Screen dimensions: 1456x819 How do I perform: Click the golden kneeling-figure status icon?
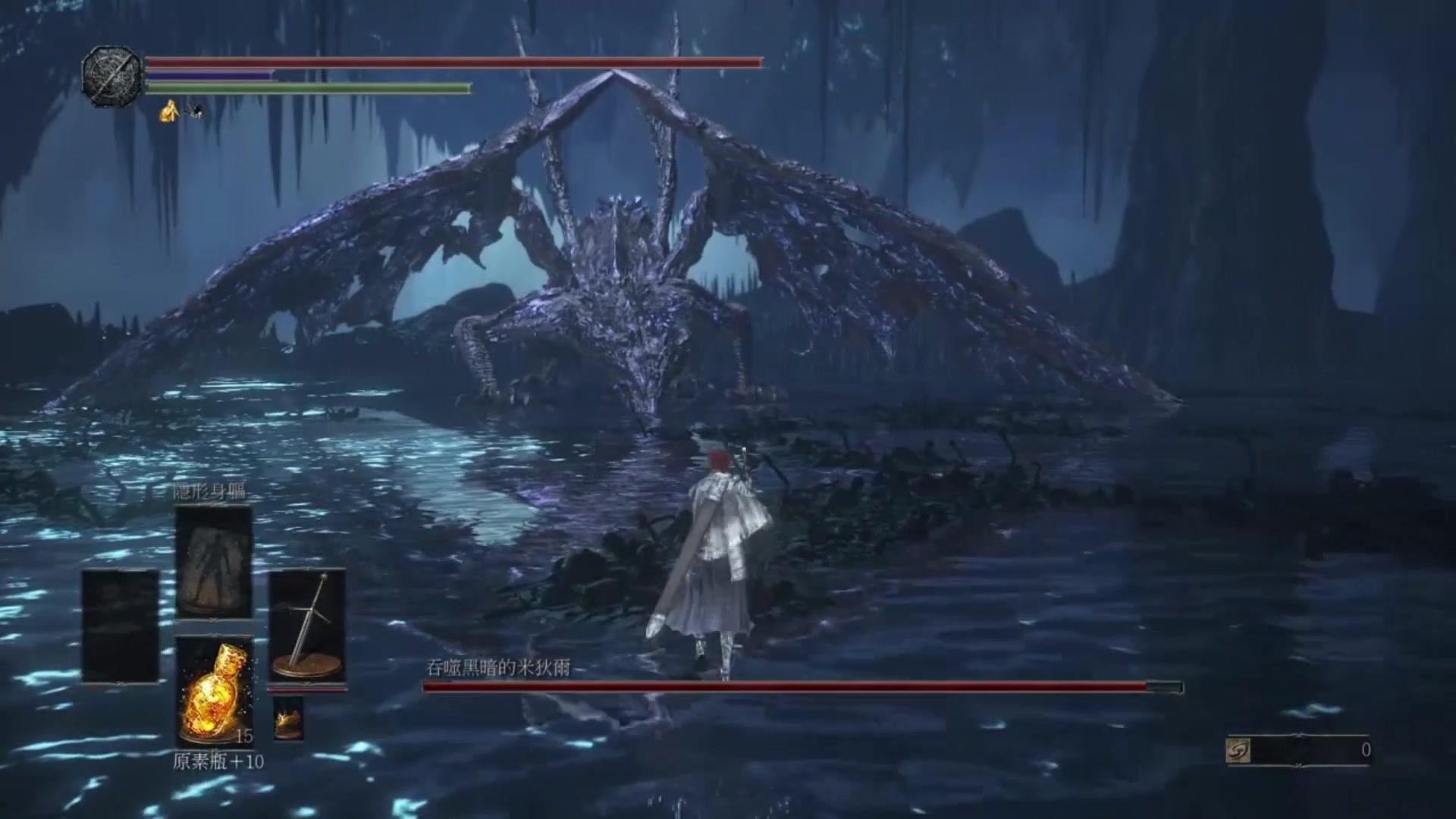(168, 112)
